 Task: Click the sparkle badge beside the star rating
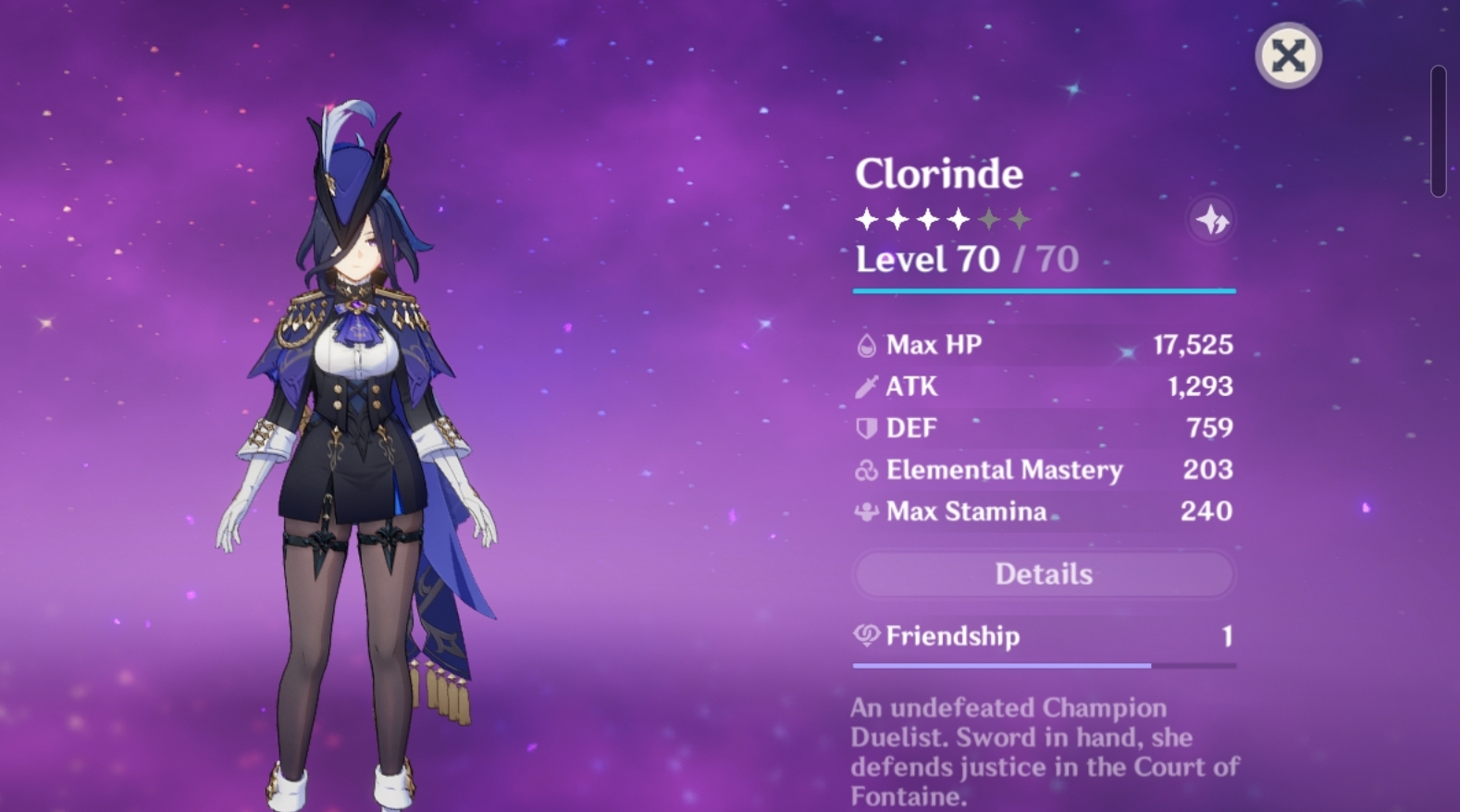point(1212,219)
